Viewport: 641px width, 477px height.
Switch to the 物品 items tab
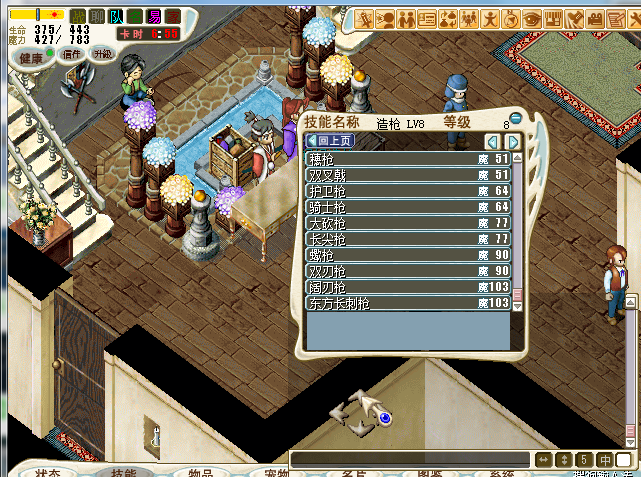pyautogui.click(x=200, y=472)
